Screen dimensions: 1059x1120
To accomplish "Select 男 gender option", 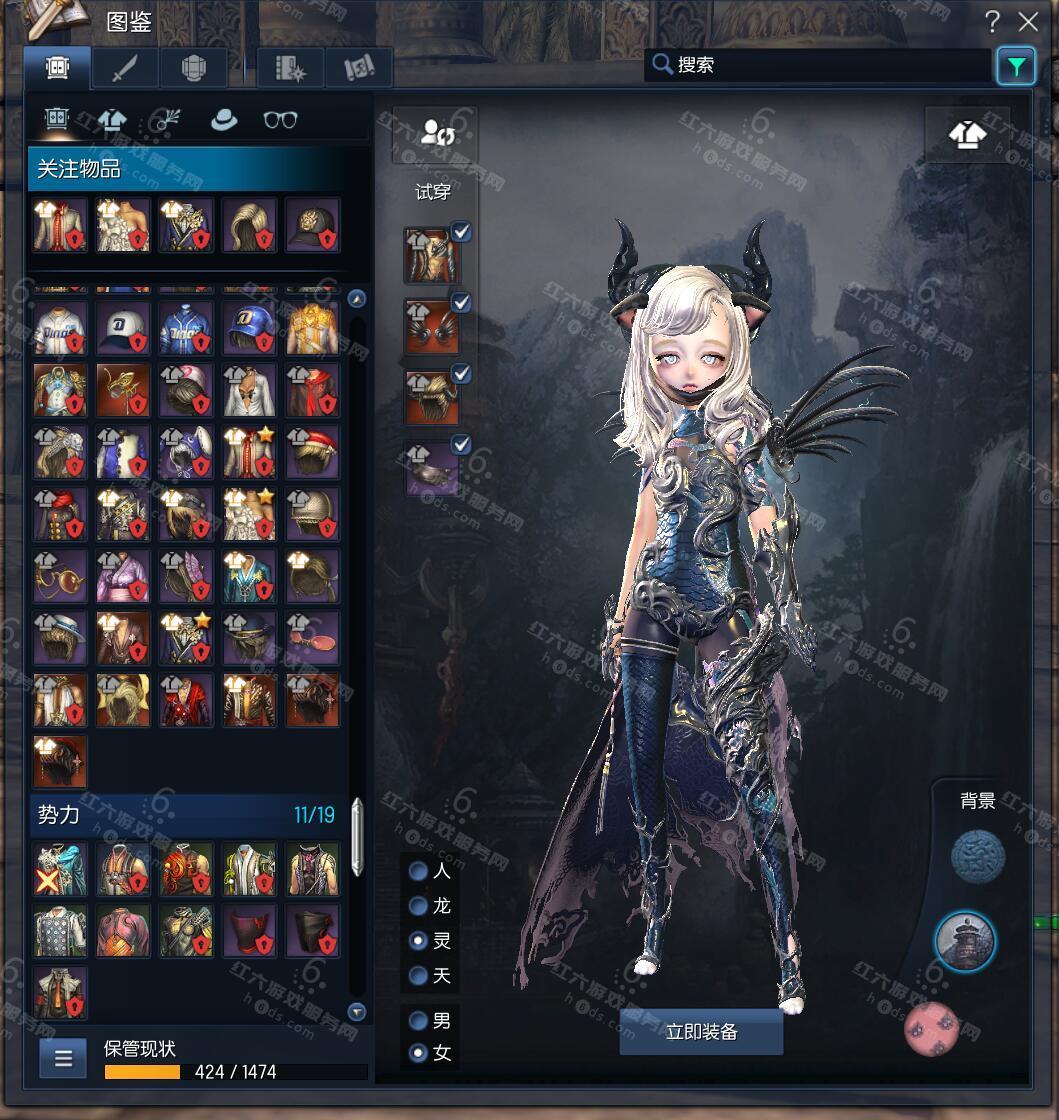I will 419,1021.
